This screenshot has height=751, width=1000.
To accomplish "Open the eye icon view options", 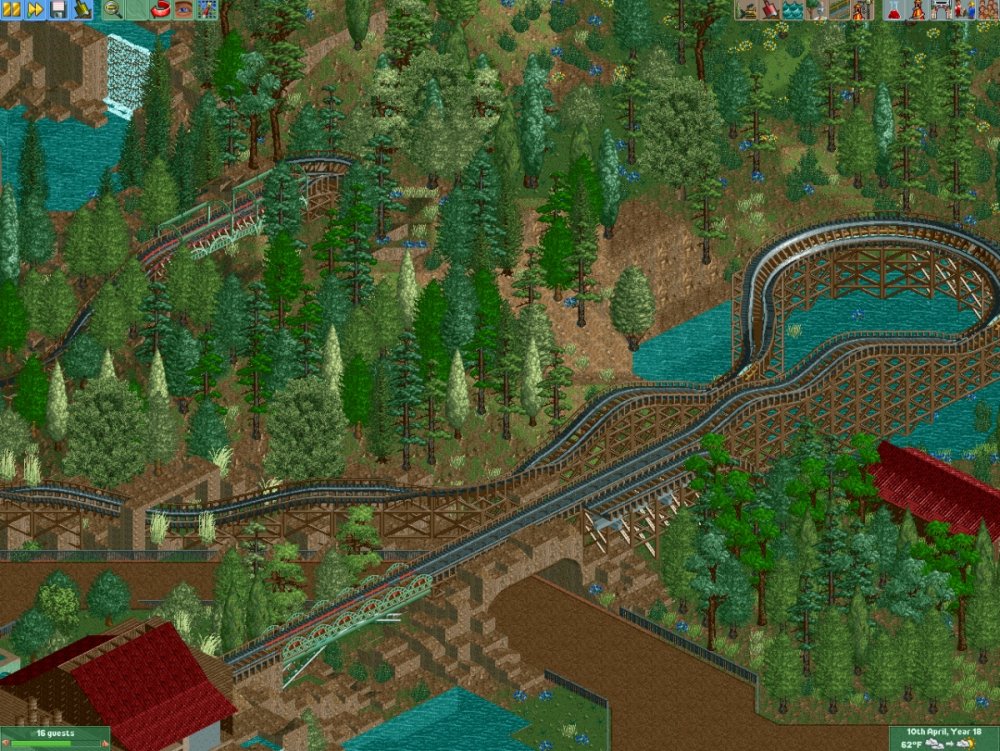I will pos(184,10).
